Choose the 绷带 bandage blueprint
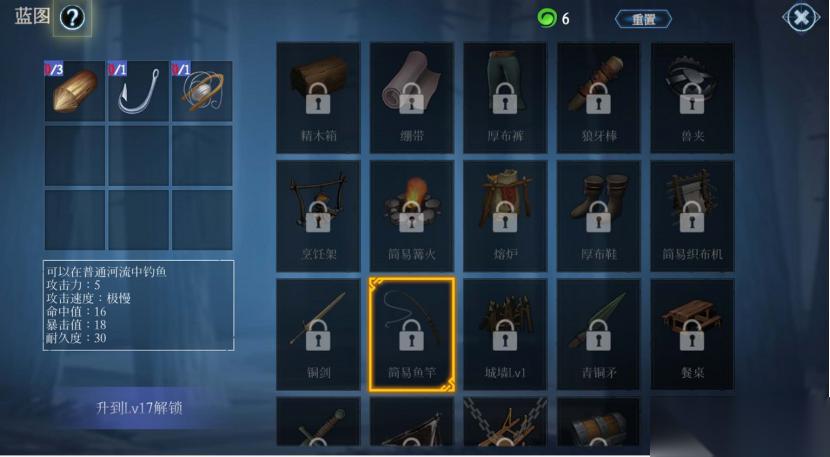This screenshot has width=830, height=457. pos(411,97)
